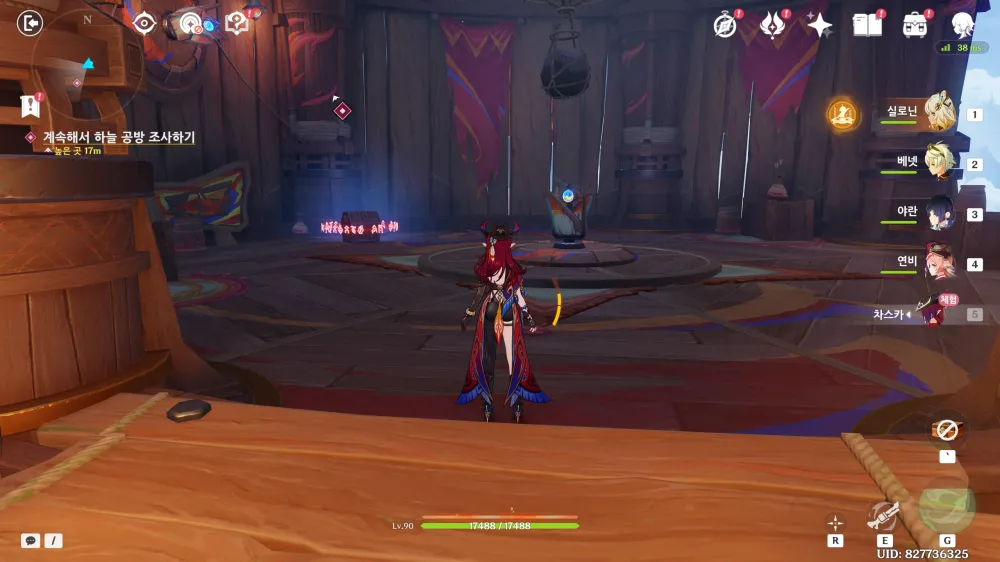Open the quest bookmark icon with alert
Viewport: 1000px width, 562px height.
(30, 106)
